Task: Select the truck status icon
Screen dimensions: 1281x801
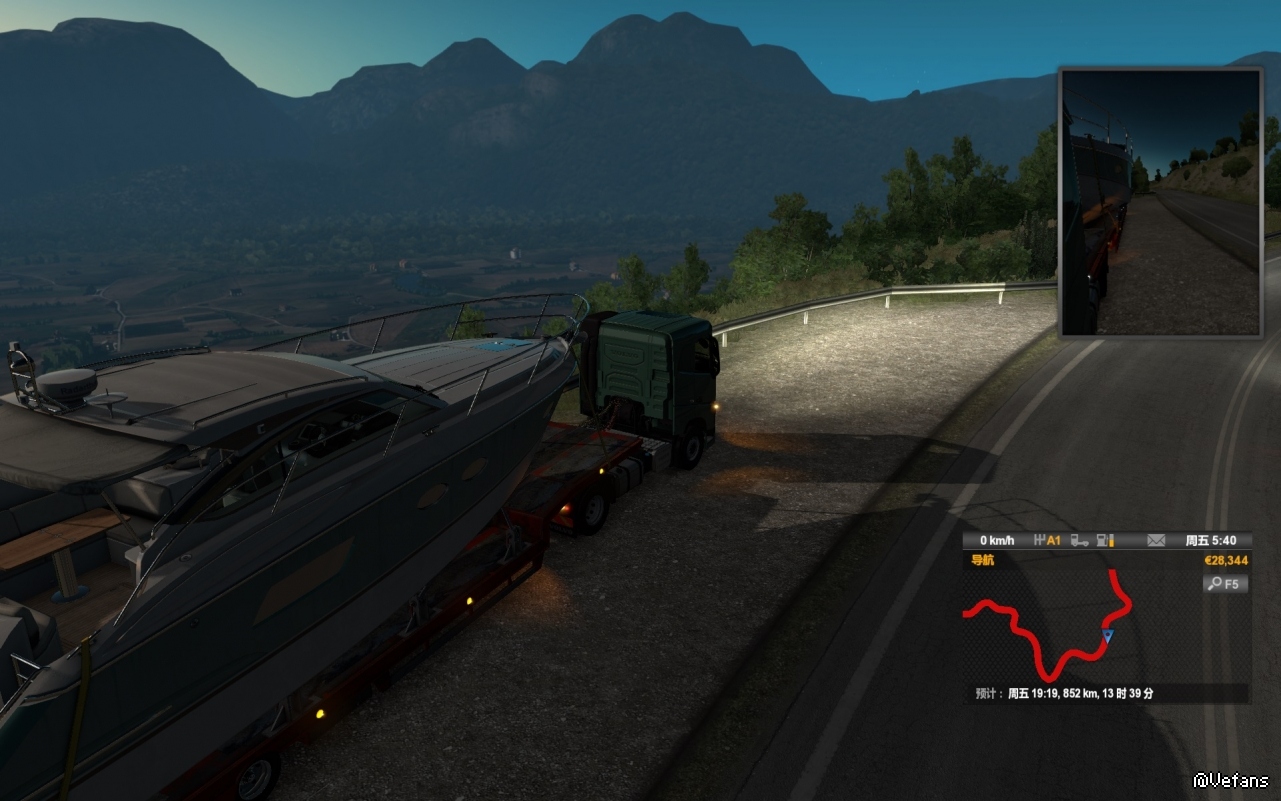Action: pyautogui.click(x=1080, y=540)
